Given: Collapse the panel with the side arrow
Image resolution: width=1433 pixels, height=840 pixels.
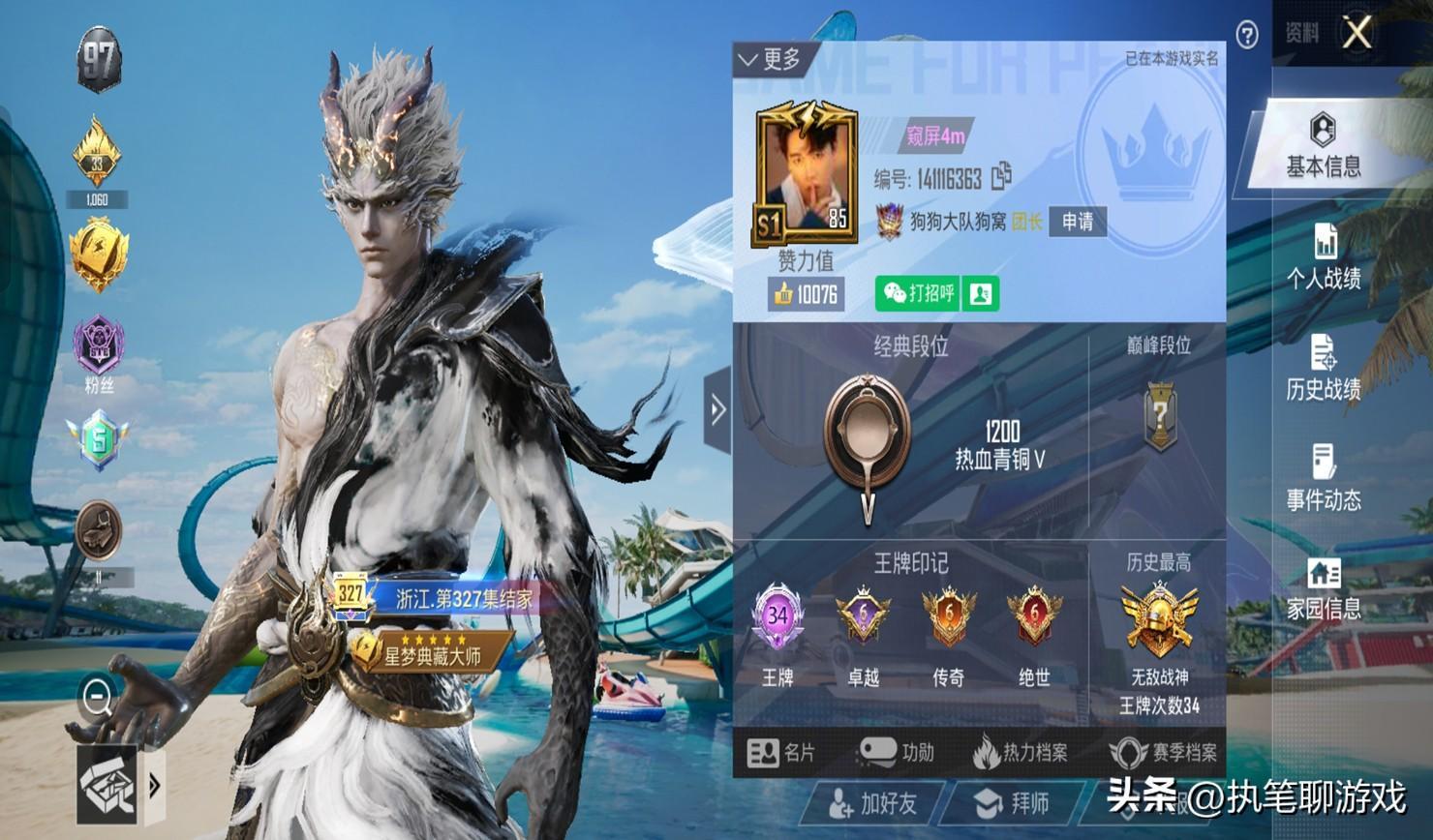Looking at the screenshot, I should coord(717,410).
